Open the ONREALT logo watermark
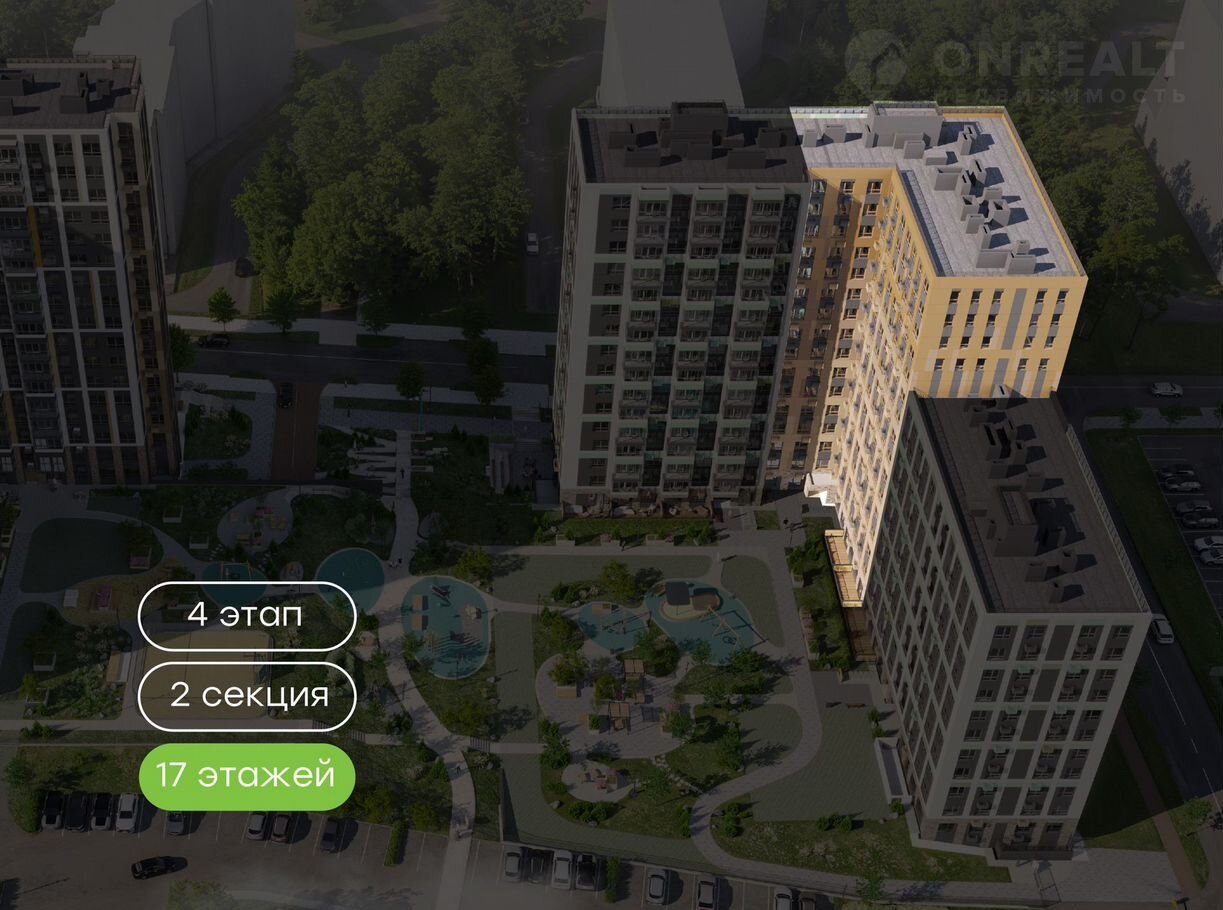The width and height of the screenshot is (1223, 910). click(1013, 66)
